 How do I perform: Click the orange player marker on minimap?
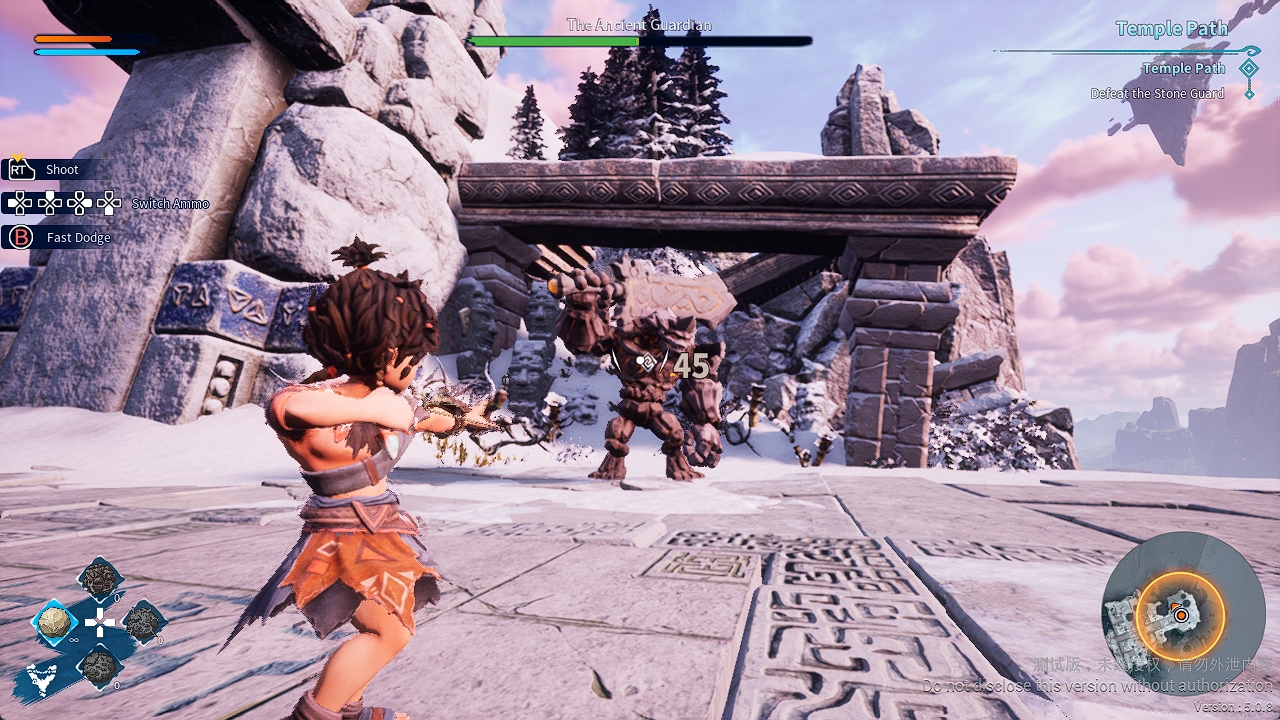click(x=1181, y=615)
